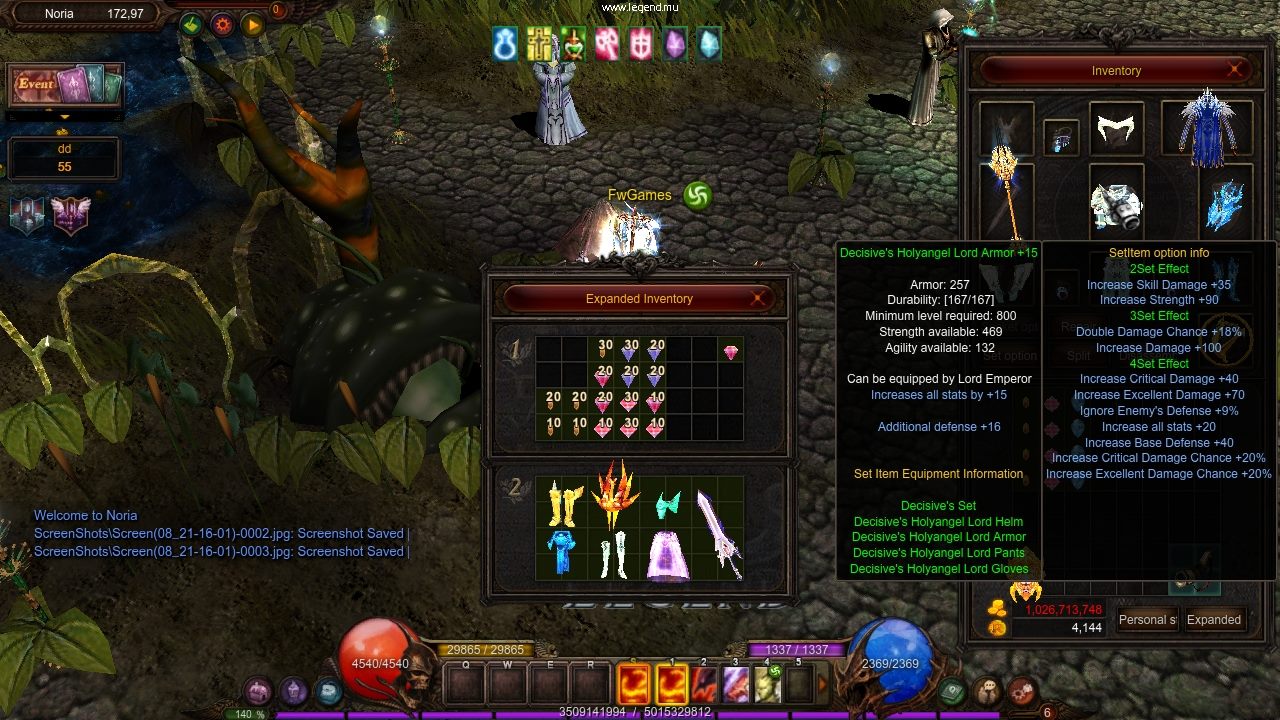Select the blue armor piece item
Viewport: 1280px width, 720px height.
tap(562, 553)
